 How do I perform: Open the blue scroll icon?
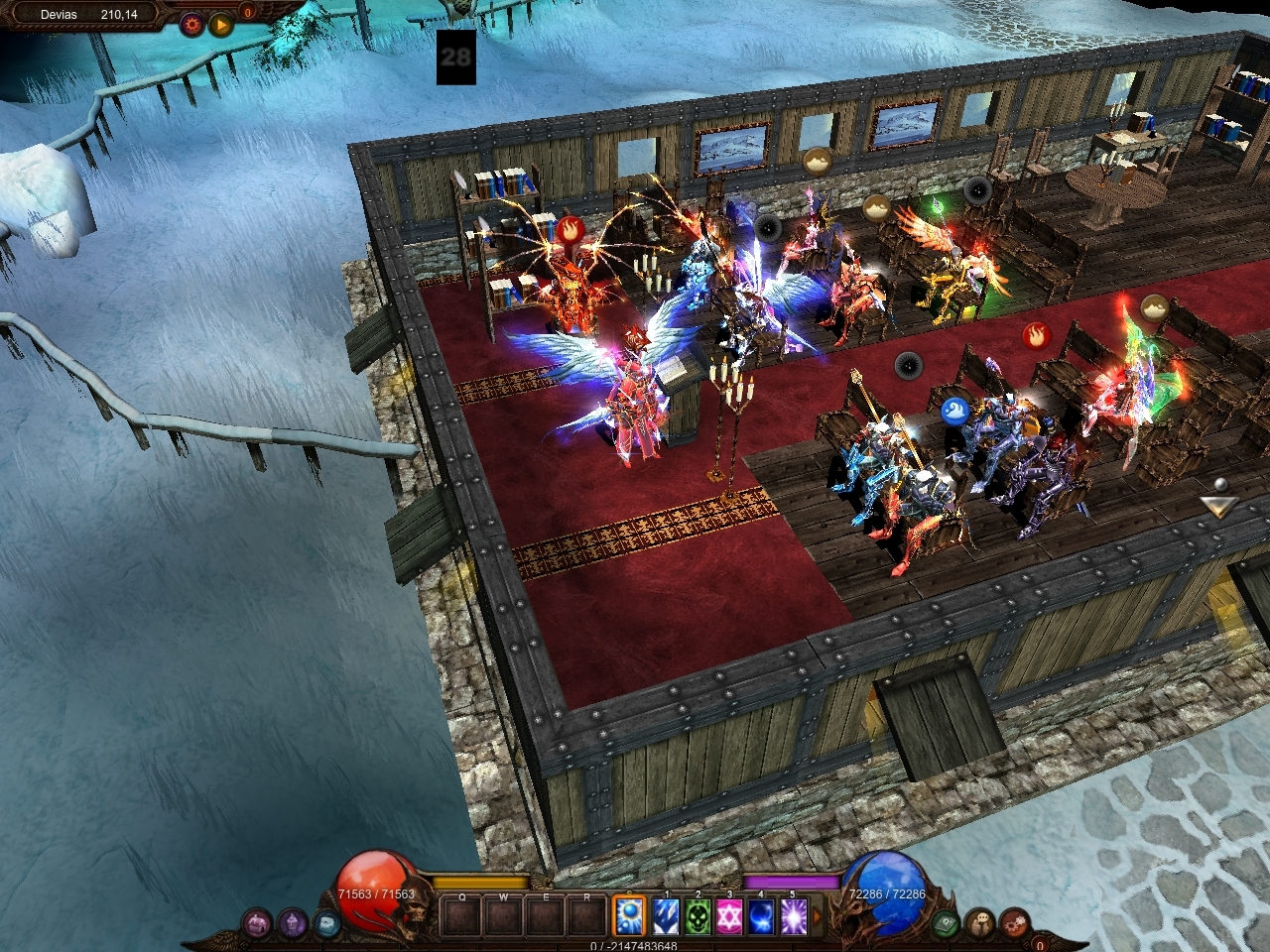point(326,924)
